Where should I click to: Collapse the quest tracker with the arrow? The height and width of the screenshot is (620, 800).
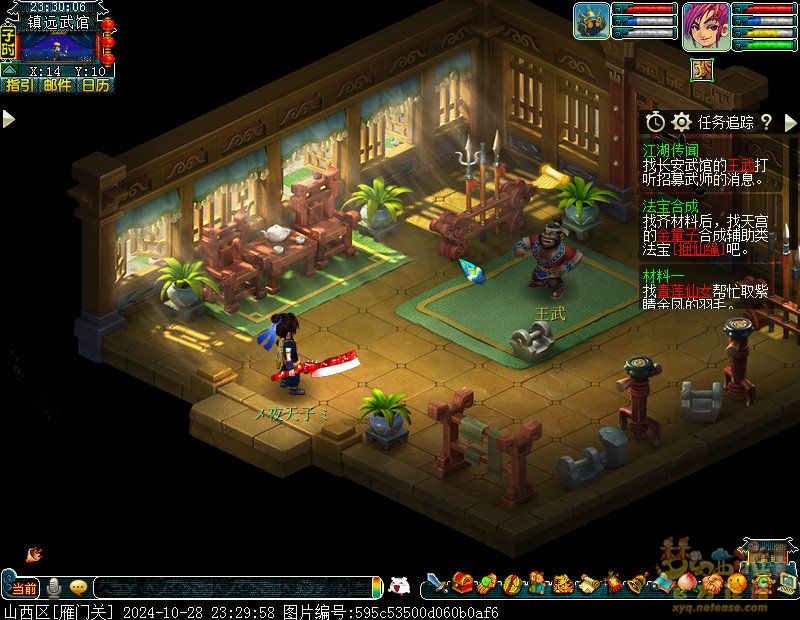point(791,121)
